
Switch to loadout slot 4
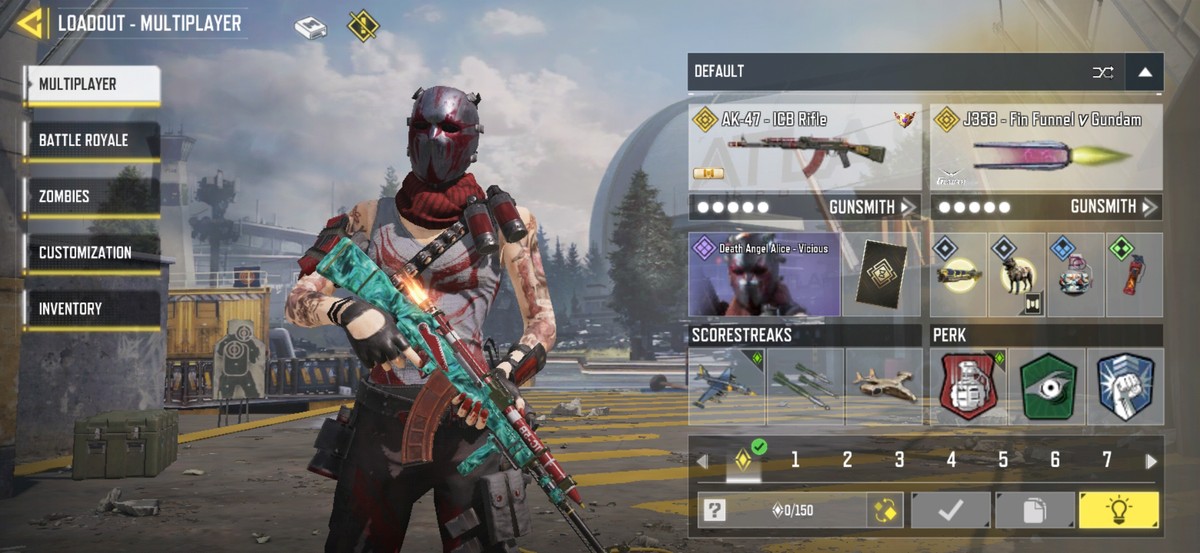[x=951, y=460]
